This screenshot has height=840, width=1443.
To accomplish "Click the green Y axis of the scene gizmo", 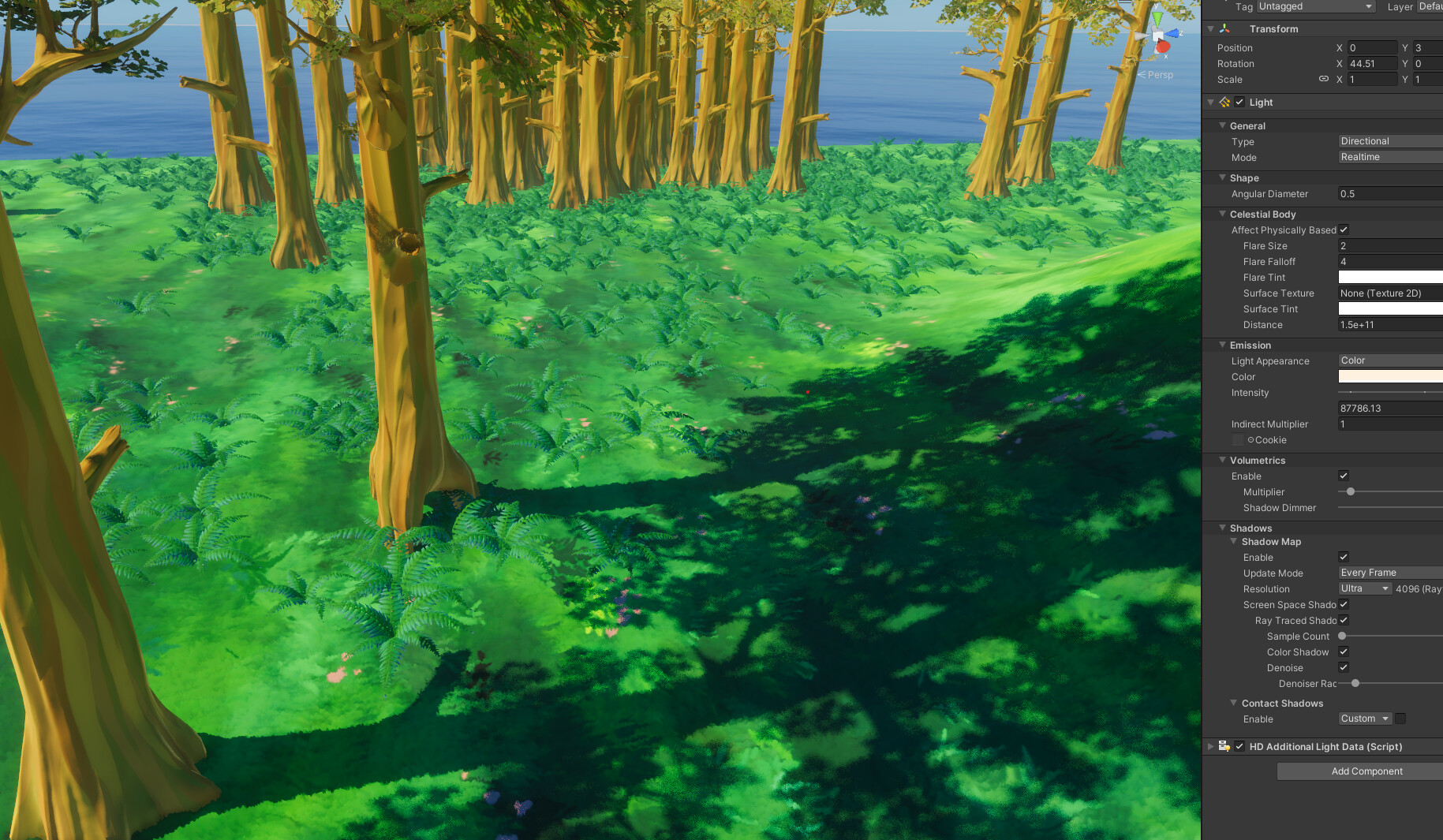I will (x=1157, y=17).
